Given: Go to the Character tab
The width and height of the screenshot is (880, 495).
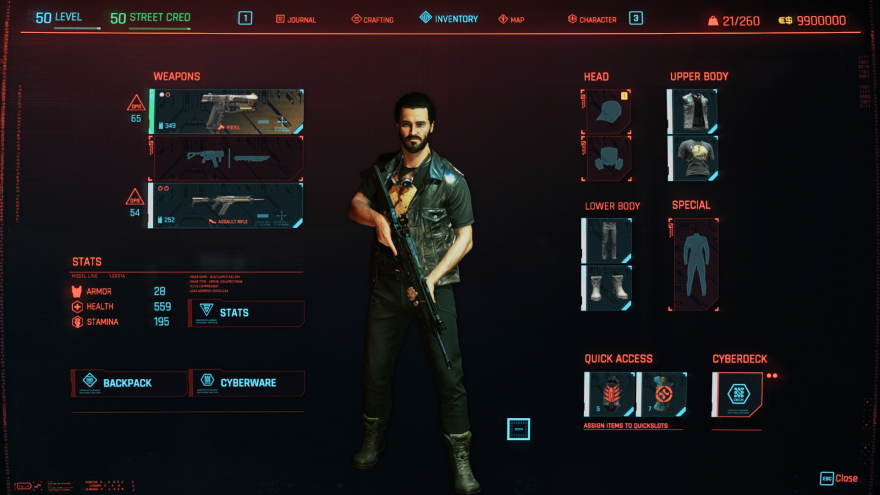Looking at the screenshot, I should pos(592,19).
